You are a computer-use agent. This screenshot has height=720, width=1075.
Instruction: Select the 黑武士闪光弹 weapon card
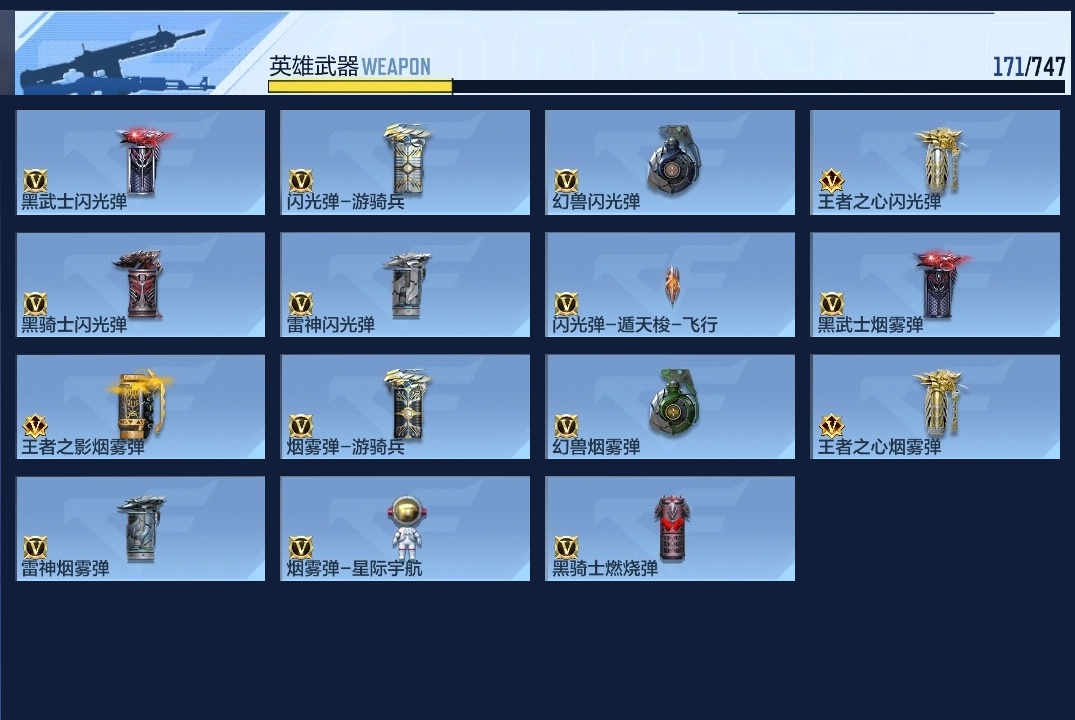[141, 162]
